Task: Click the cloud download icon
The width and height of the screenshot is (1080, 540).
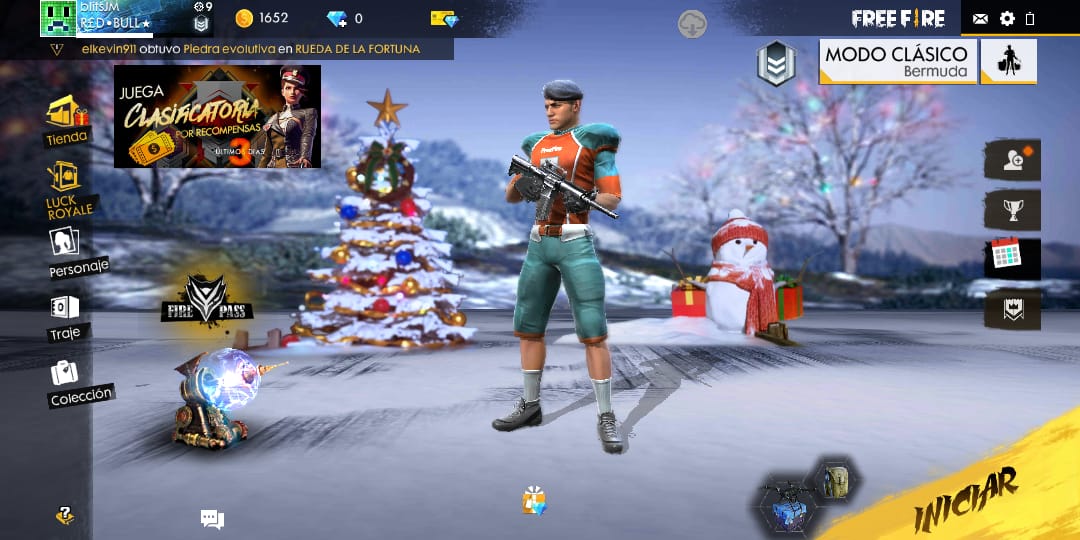Action: pyautogui.click(x=692, y=23)
